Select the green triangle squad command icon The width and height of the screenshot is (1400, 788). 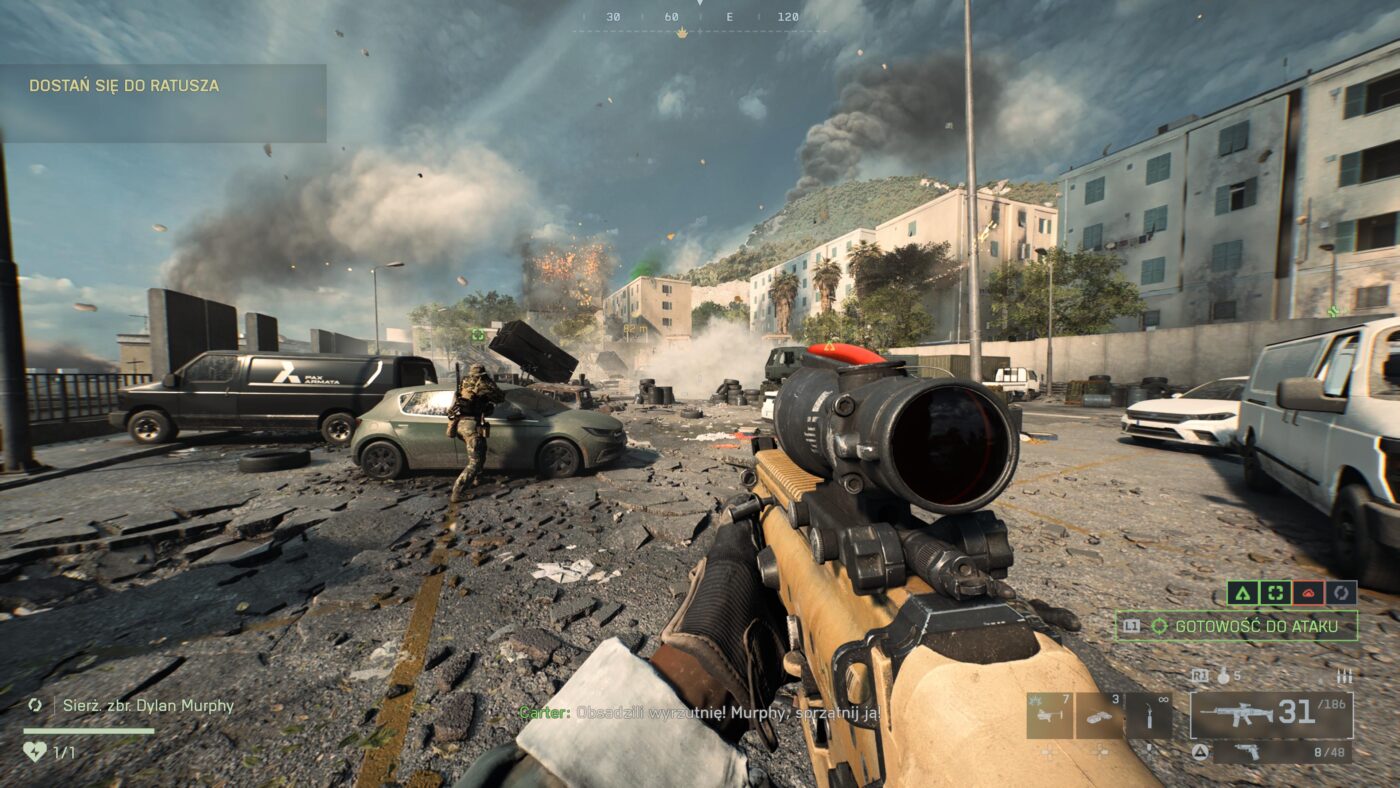(1242, 593)
